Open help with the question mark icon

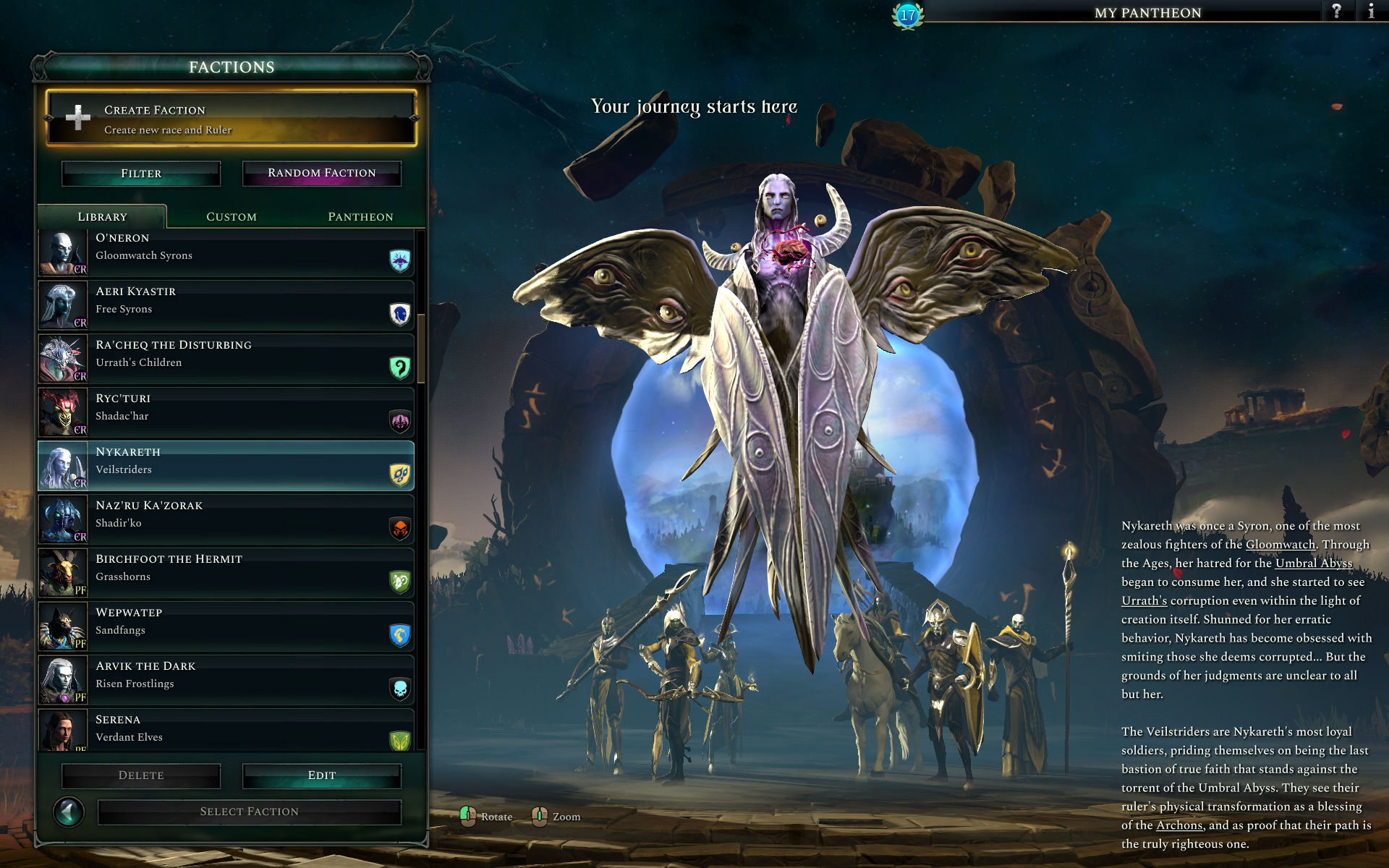1335,12
